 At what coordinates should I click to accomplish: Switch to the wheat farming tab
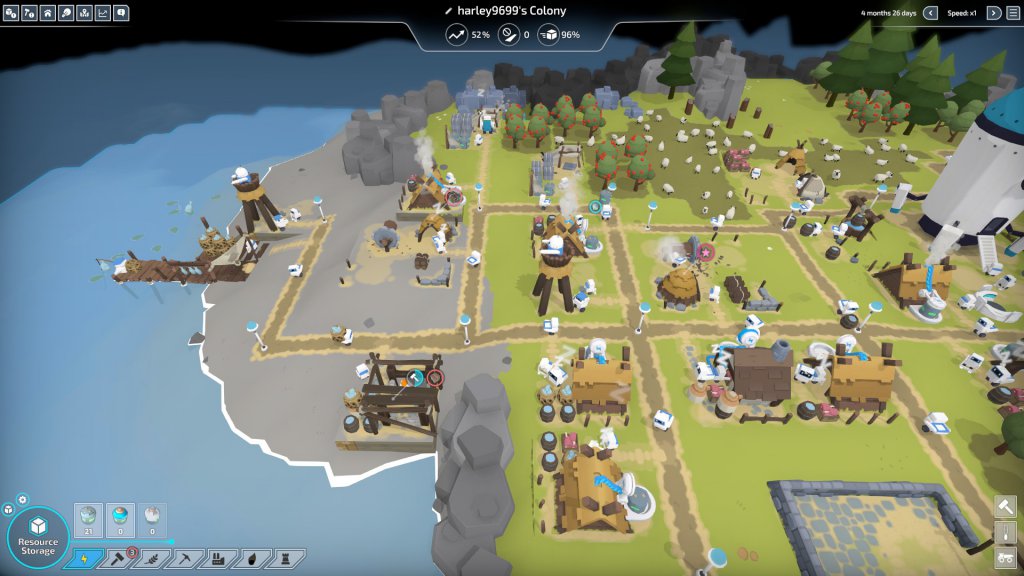point(150,559)
